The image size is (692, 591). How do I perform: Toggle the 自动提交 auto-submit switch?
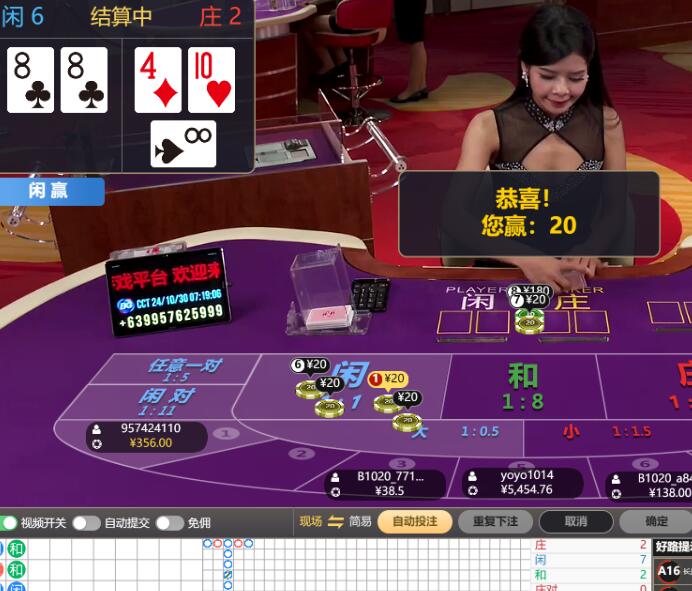tap(86, 522)
